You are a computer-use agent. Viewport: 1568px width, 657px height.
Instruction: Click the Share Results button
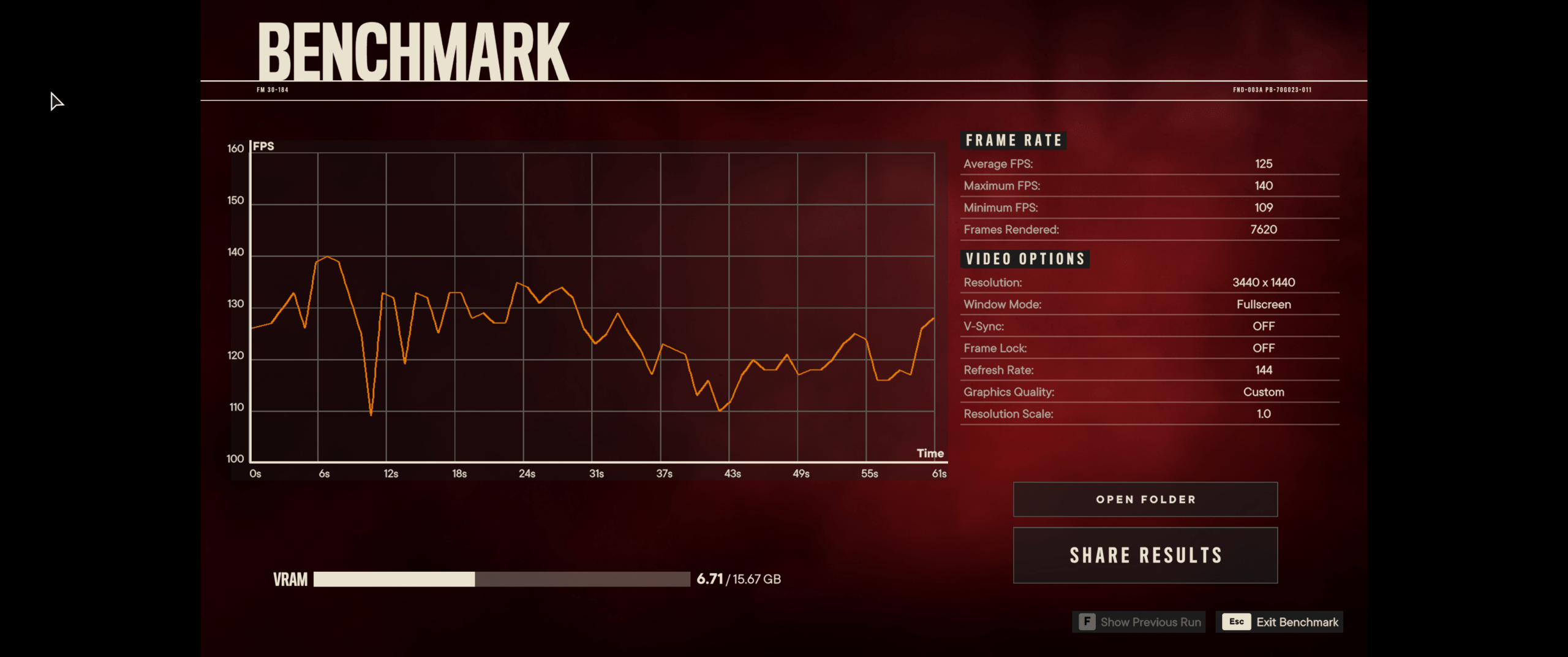click(x=1145, y=555)
